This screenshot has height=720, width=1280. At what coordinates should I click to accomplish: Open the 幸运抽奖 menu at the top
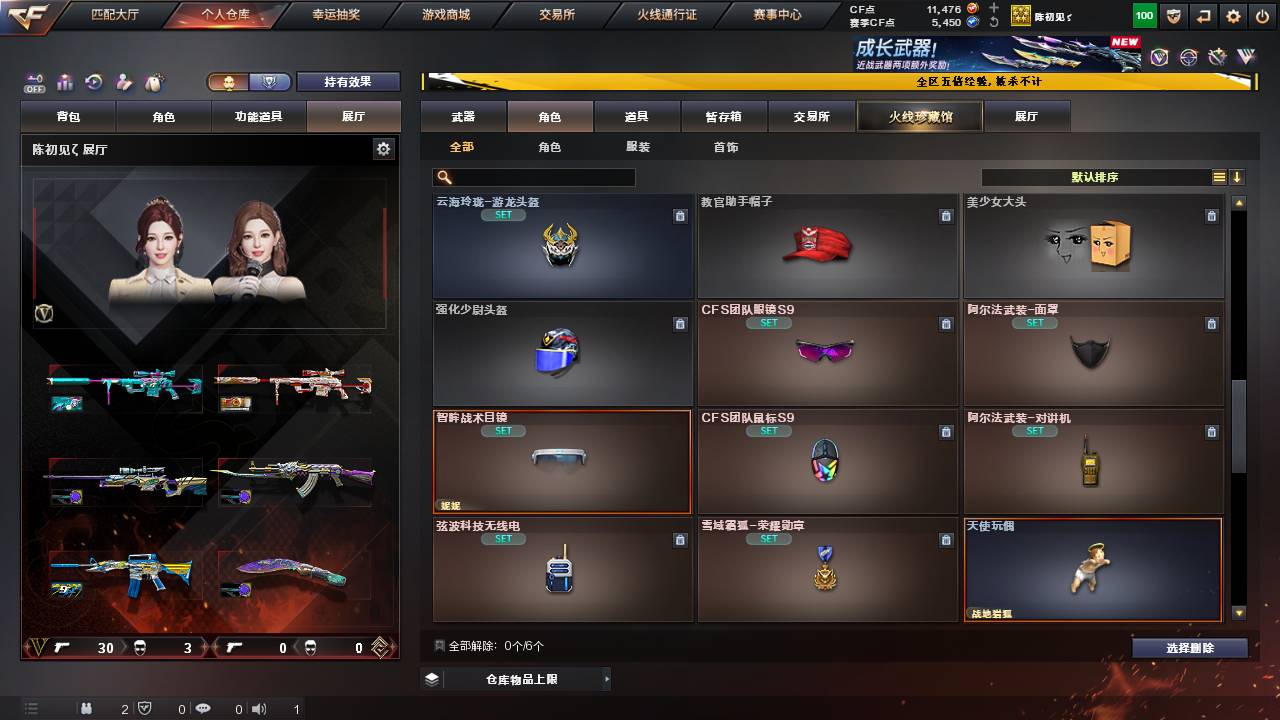click(335, 15)
